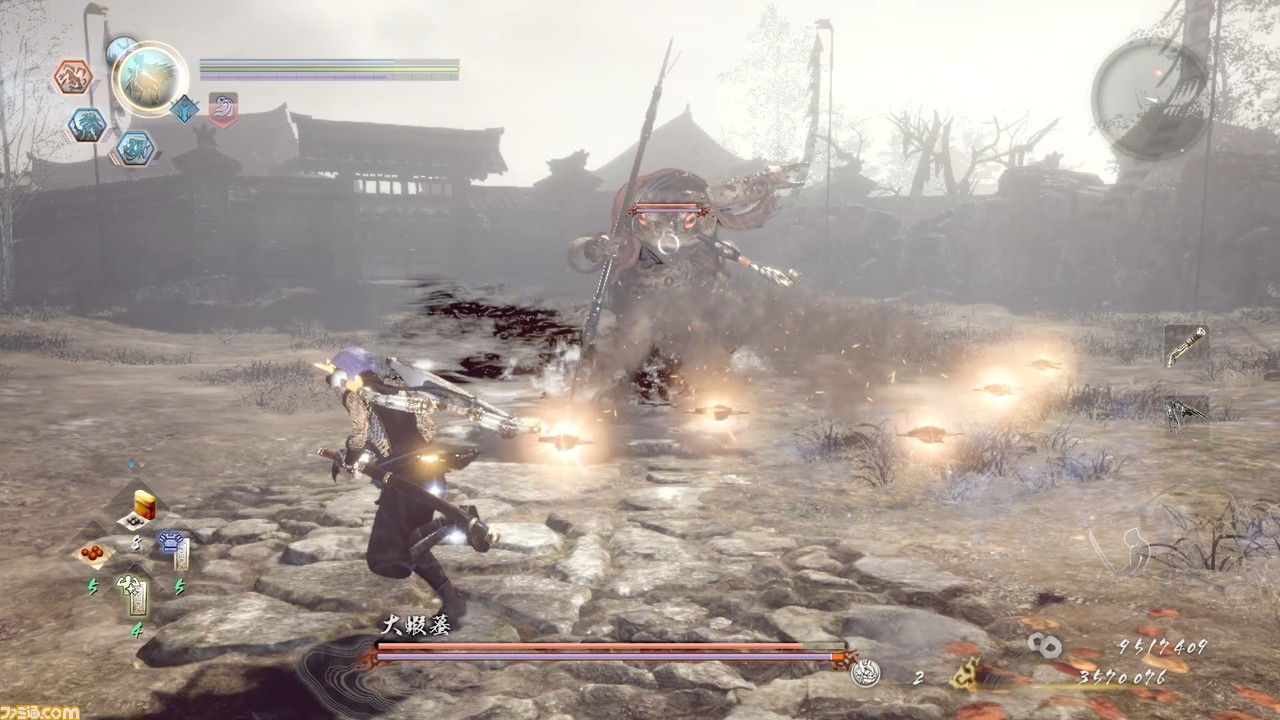1280x720 pixels.
Task: Switch to the claw weapon slot
Action: pyautogui.click(x=1186, y=411)
